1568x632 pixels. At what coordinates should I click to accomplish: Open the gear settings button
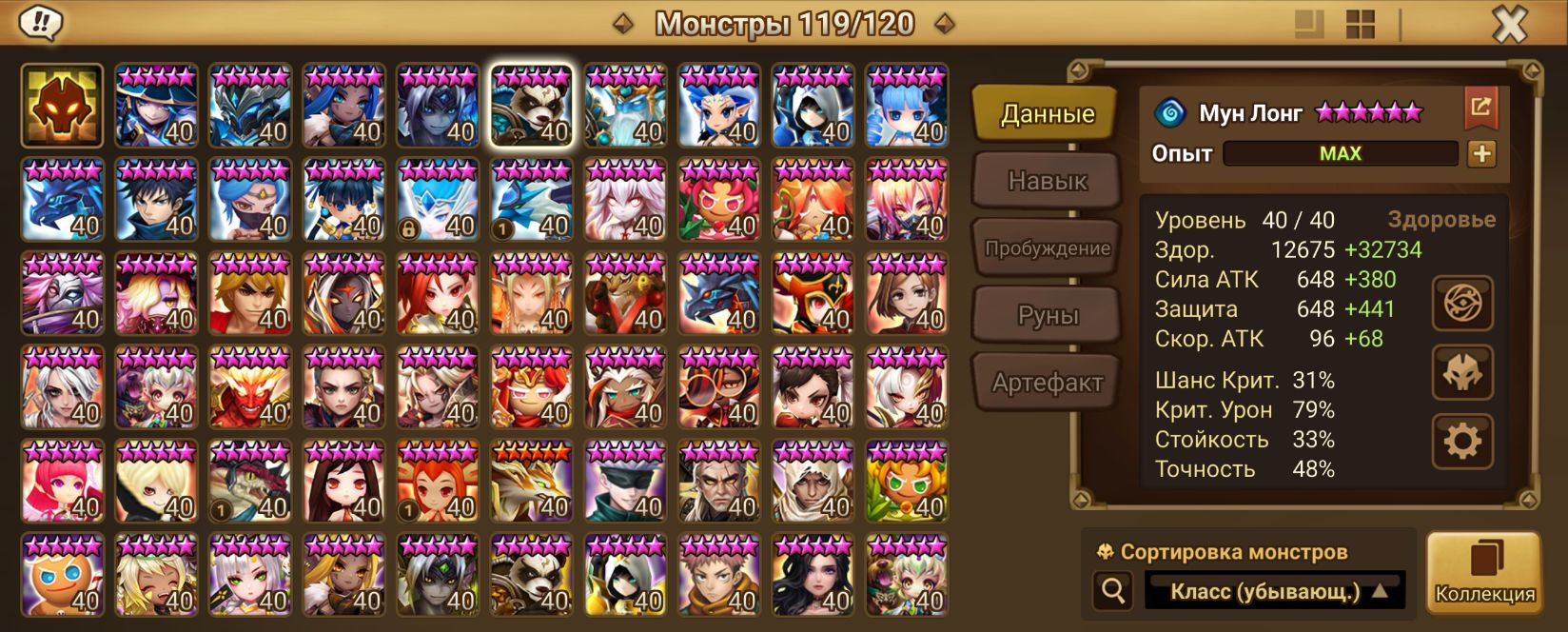coord(1462,441)
